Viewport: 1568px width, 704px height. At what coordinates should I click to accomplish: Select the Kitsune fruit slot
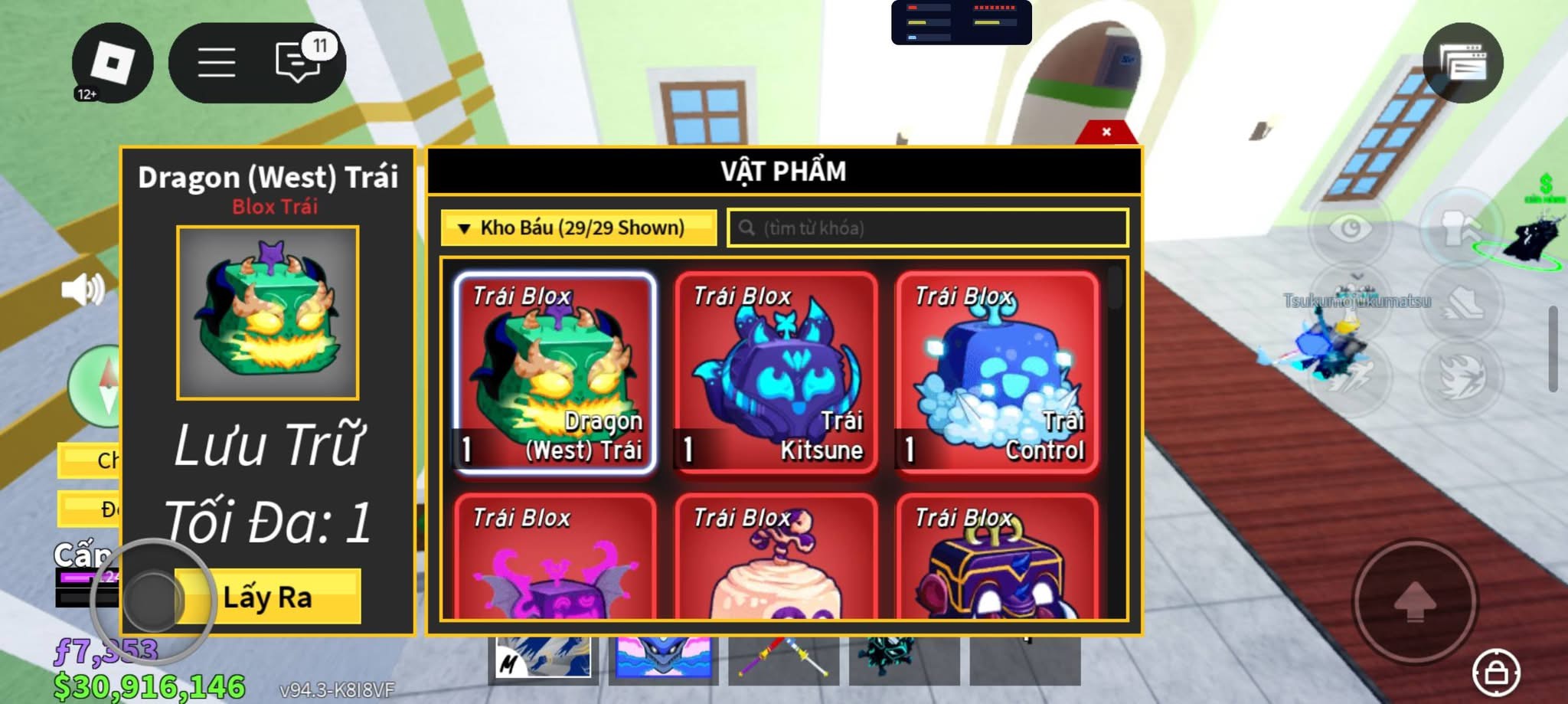[x=776, y=373]
